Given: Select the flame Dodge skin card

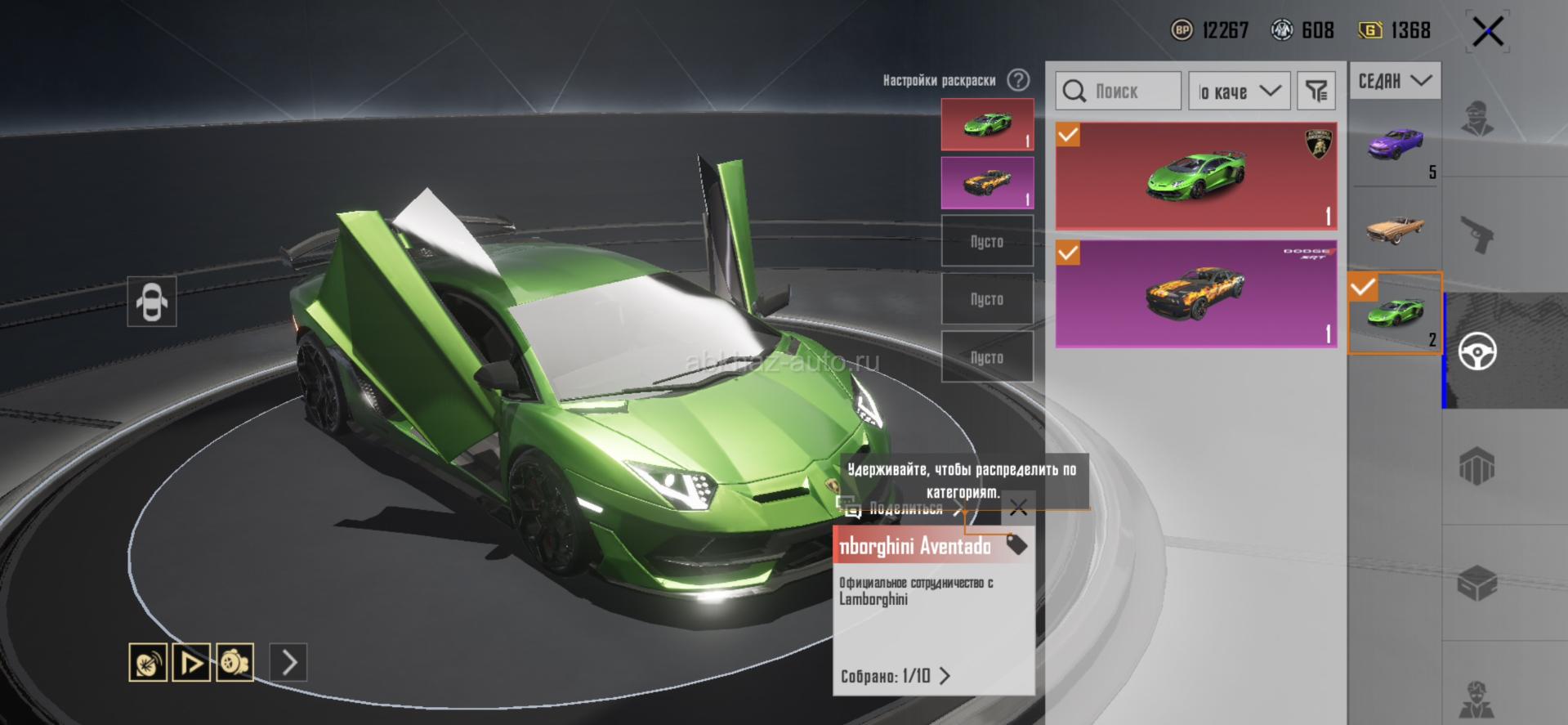Looking at the screenshot, I should [x=1195, y=293].
